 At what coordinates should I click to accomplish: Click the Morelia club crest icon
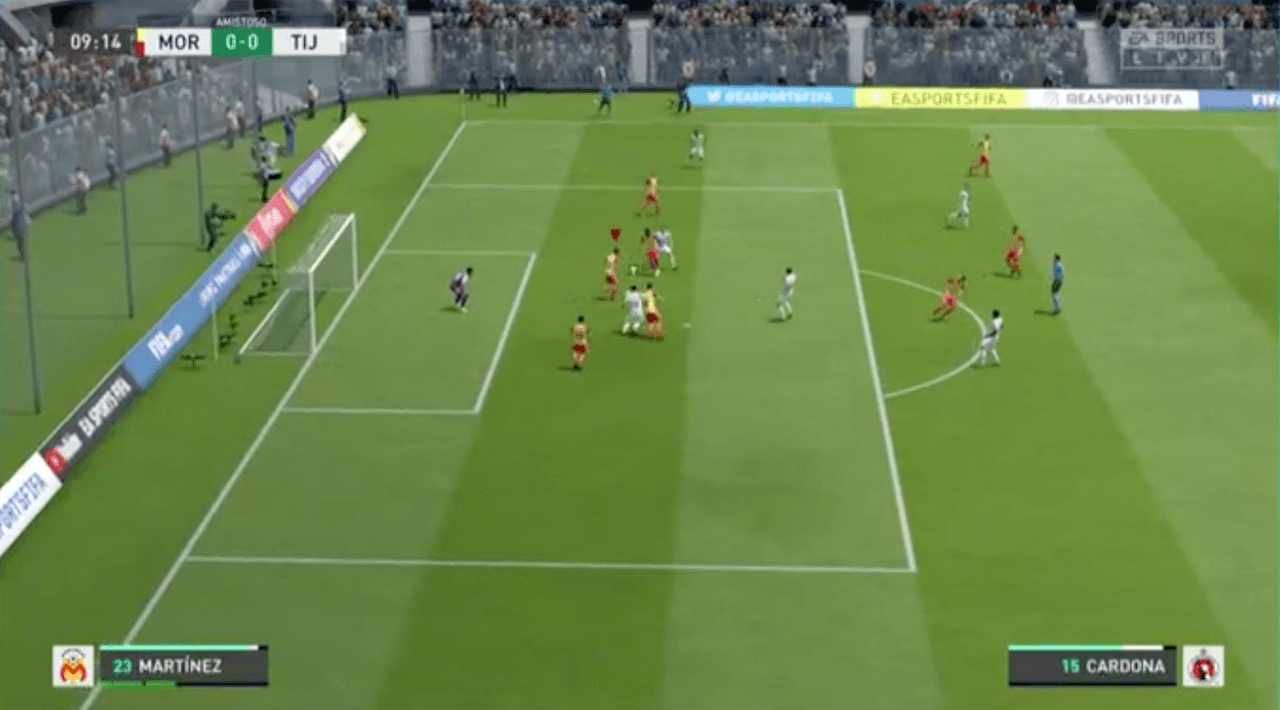pyautogui.click(x=73, y=666)
